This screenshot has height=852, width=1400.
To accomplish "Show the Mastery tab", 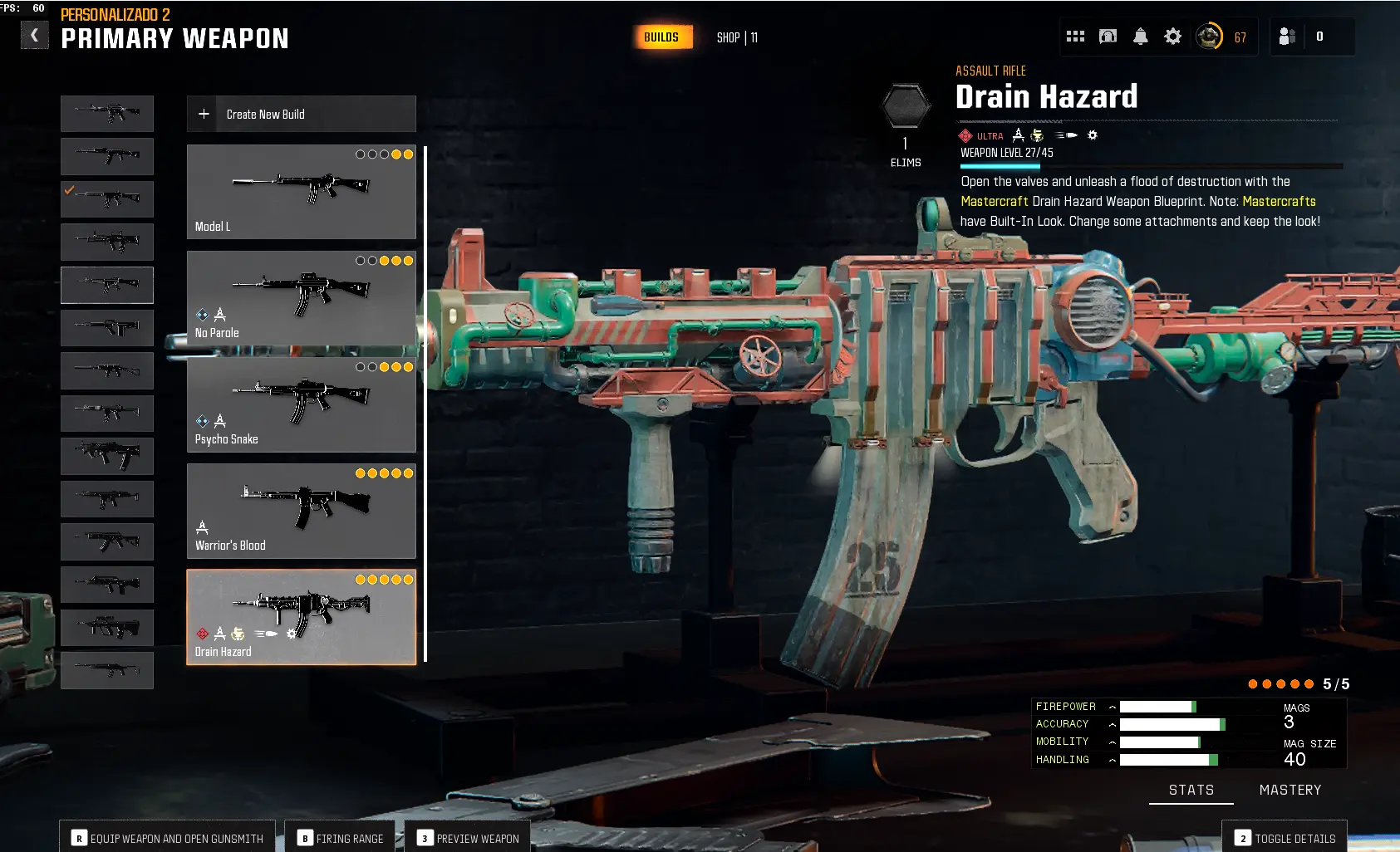I will click(x=1289, y=790).
